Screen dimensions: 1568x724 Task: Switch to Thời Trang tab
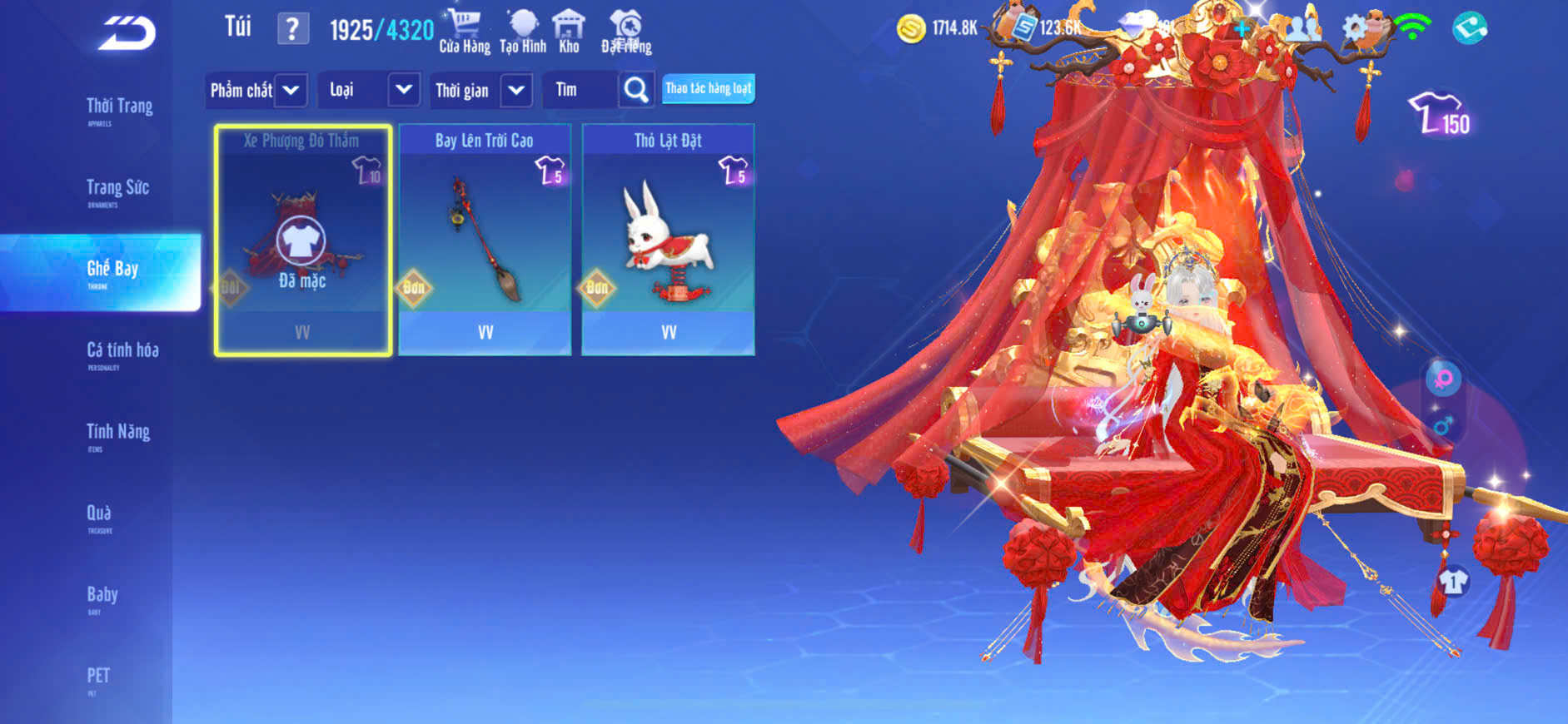click(x=119, y=108)
